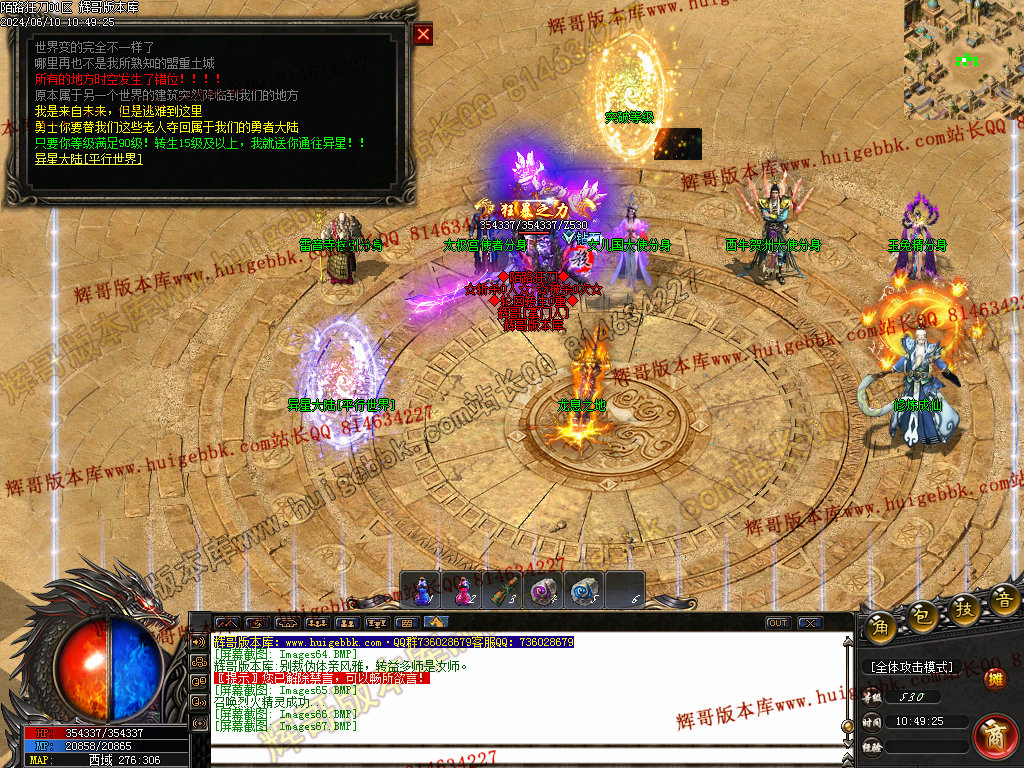Use the purple spiral scroll in slot 4
This screenshot has height=768, width=1024.
544,590
